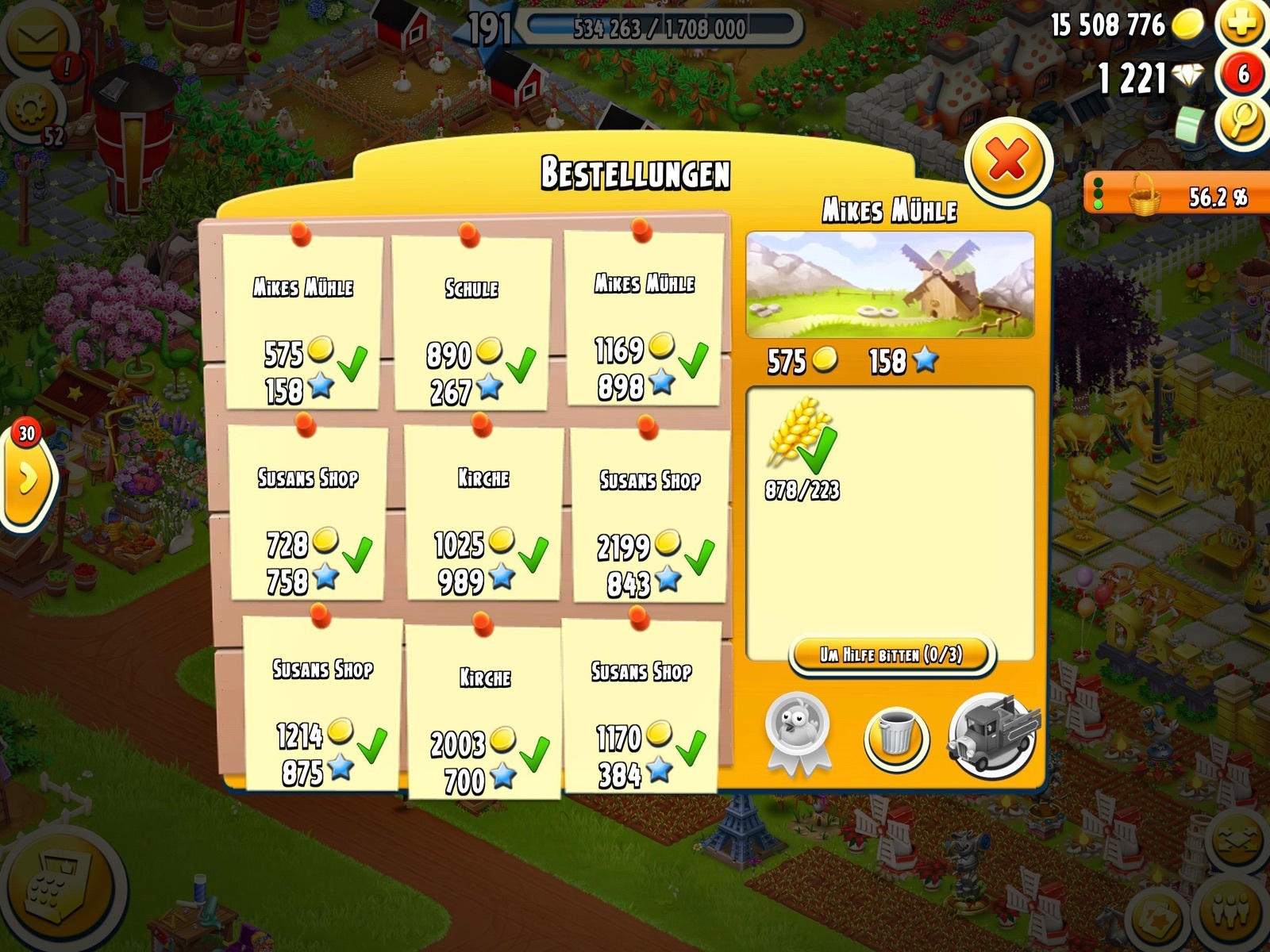The image size is (1270, 952).
Task: Add coins with the plus button
Action: pos(1242,24)
